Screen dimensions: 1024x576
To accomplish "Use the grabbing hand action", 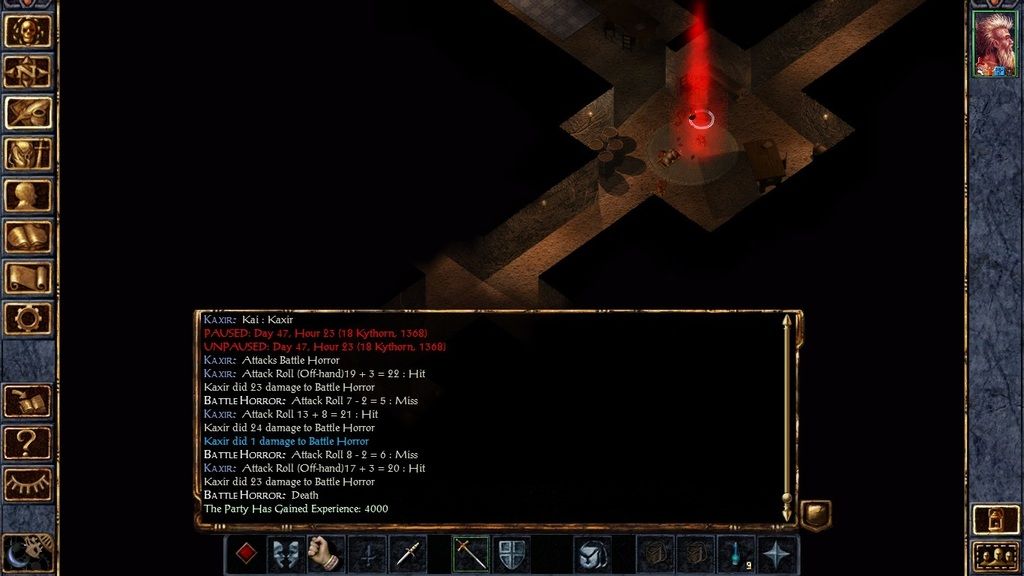I will tap(326, 554).
